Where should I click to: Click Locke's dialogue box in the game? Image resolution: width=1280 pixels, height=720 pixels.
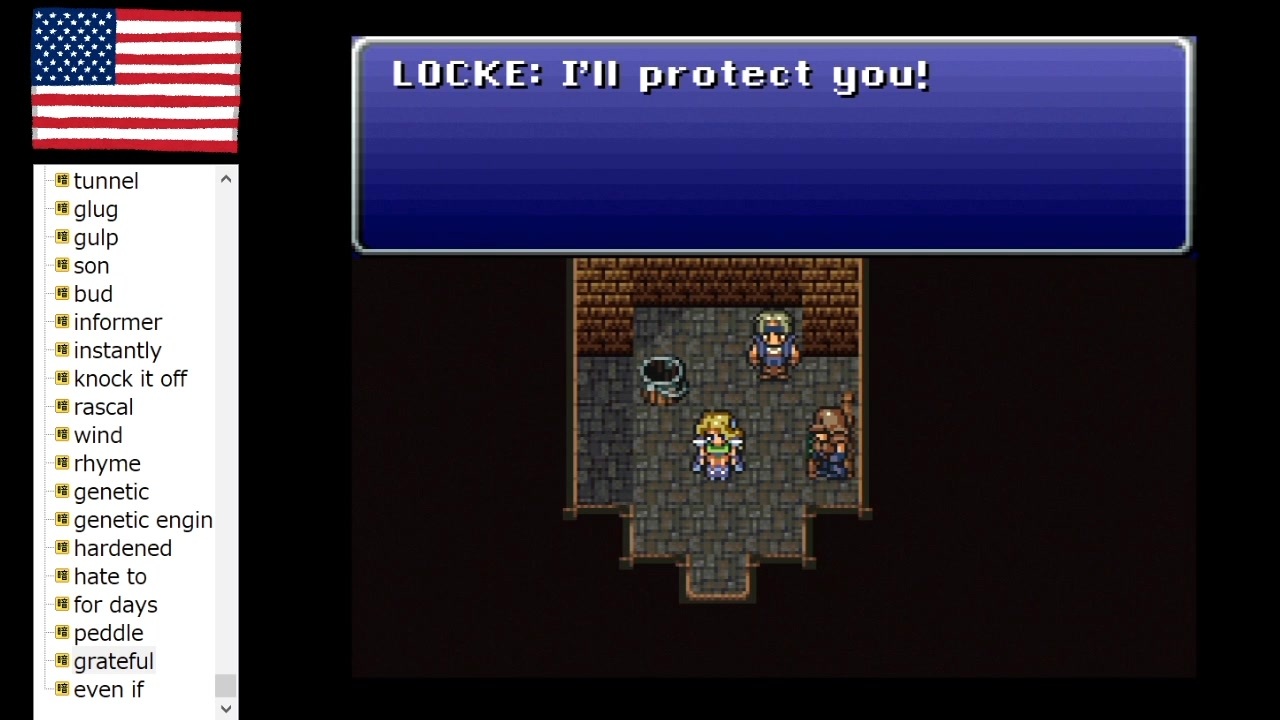(770, 145)
